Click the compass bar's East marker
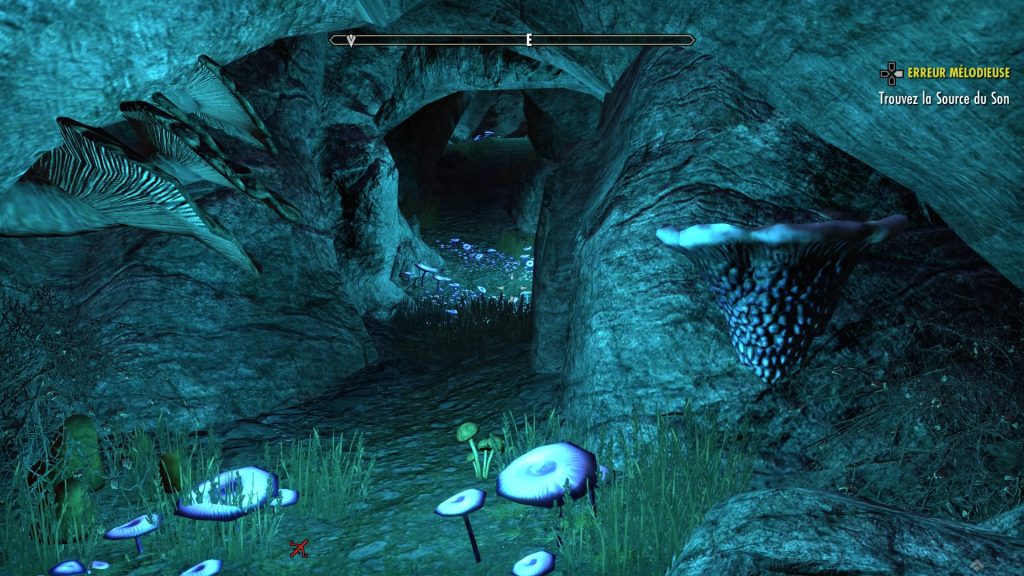The height and width of the screenshot is (576, 1024). (528, 40)
